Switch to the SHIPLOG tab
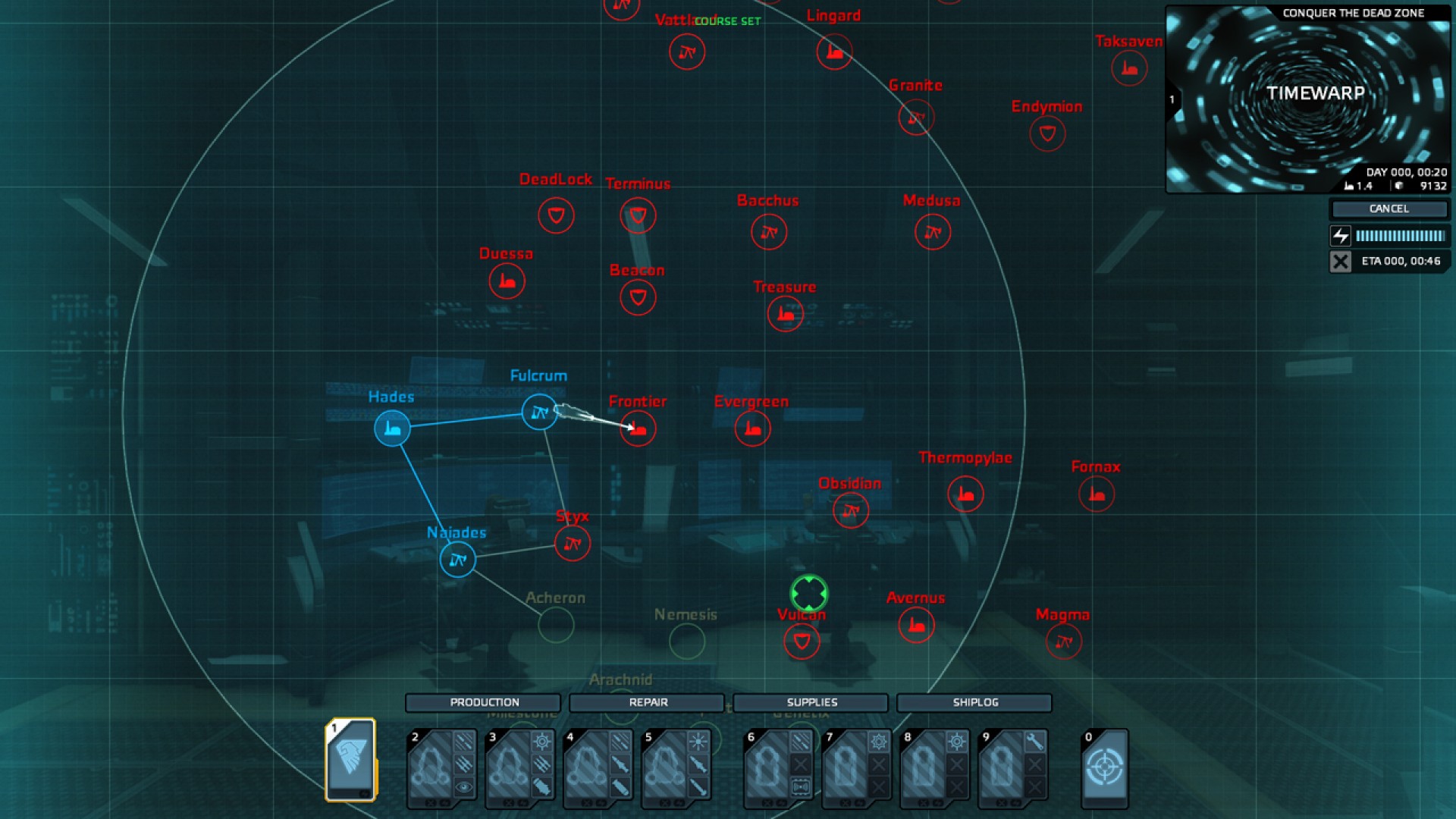This screenshot has height=819, width=1456. [x=974, y=702]
